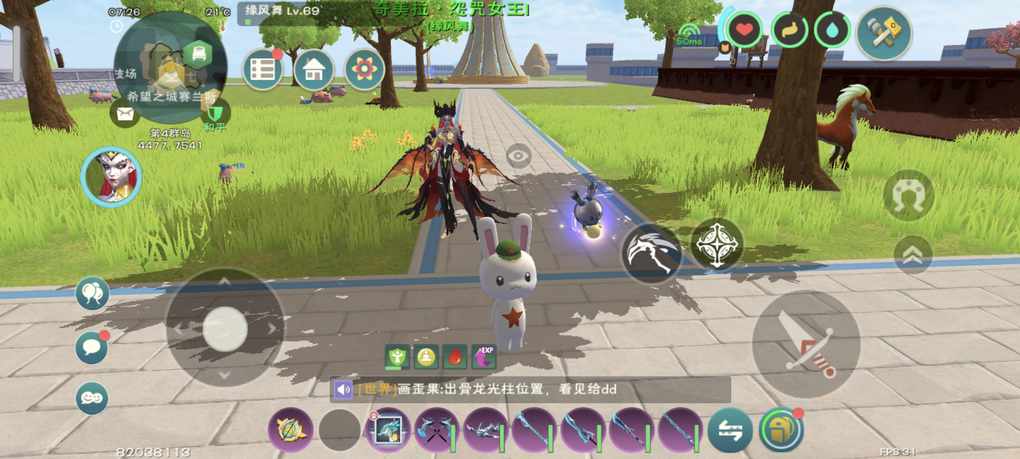Open the list menu button
The height and width of the screenshot is (459, 1020).
click(x=263, y=69)
